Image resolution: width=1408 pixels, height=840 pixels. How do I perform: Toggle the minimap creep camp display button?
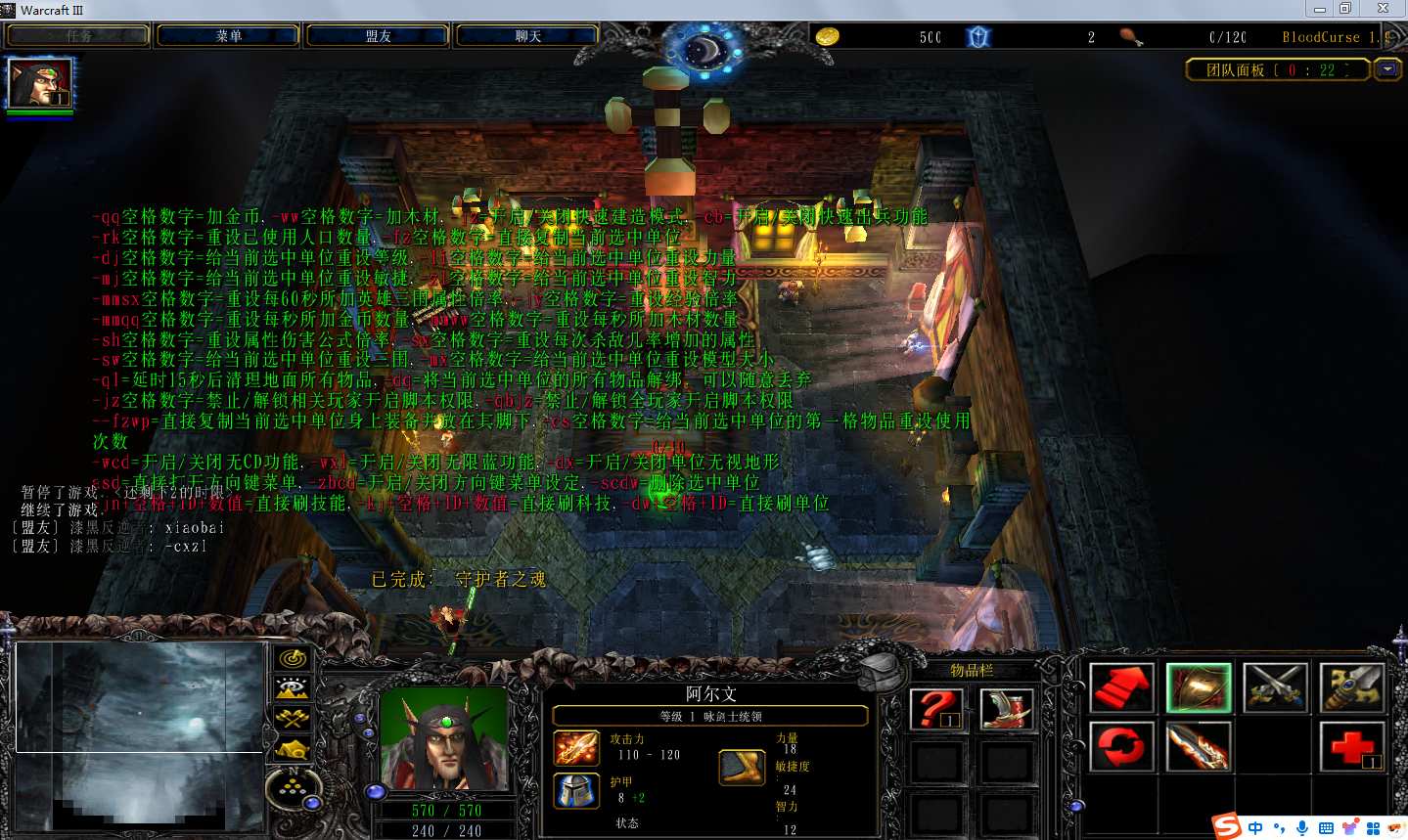coord(292,750)
